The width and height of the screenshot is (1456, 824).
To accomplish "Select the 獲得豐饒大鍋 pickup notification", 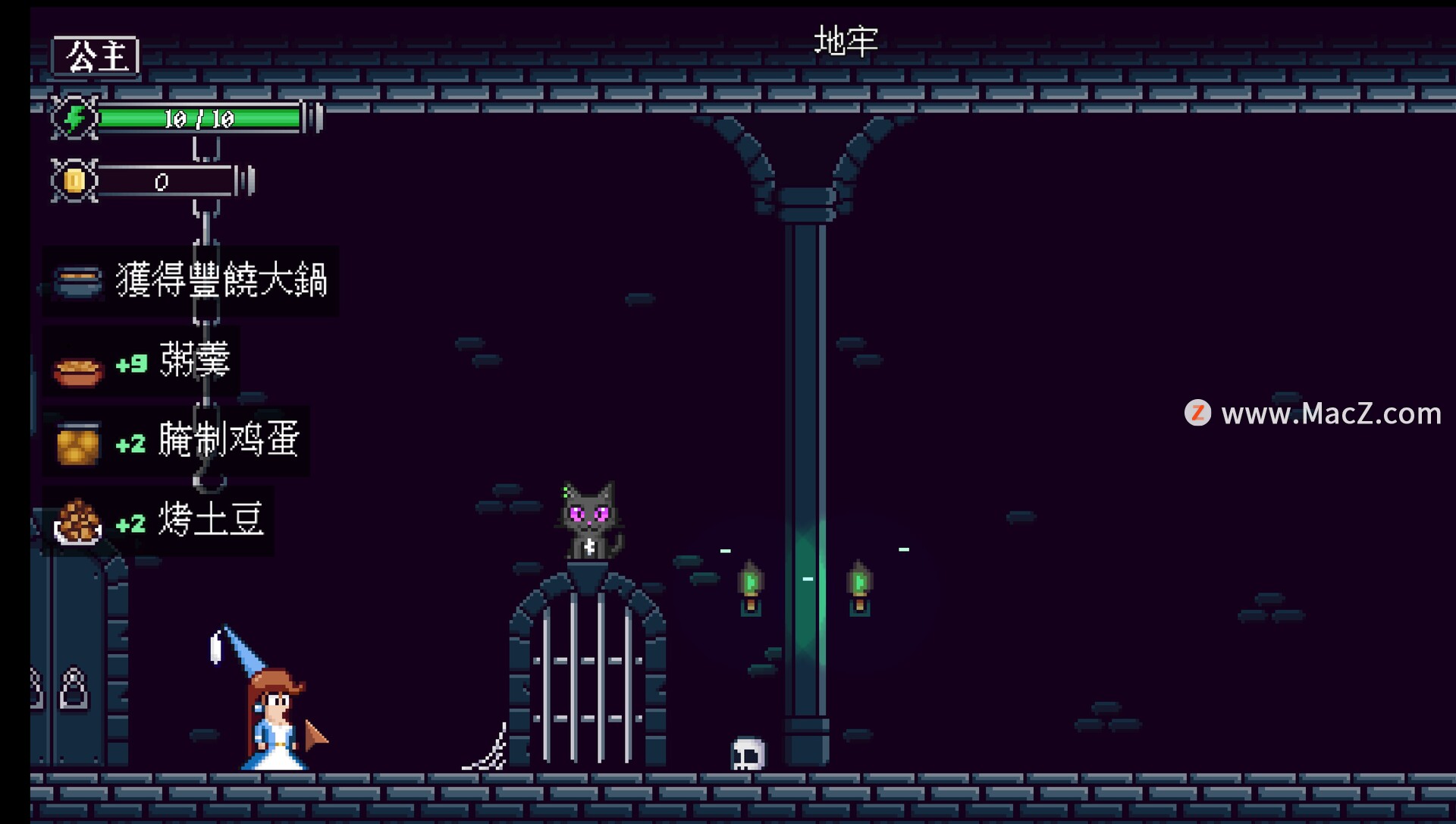I will coord(191,280).
